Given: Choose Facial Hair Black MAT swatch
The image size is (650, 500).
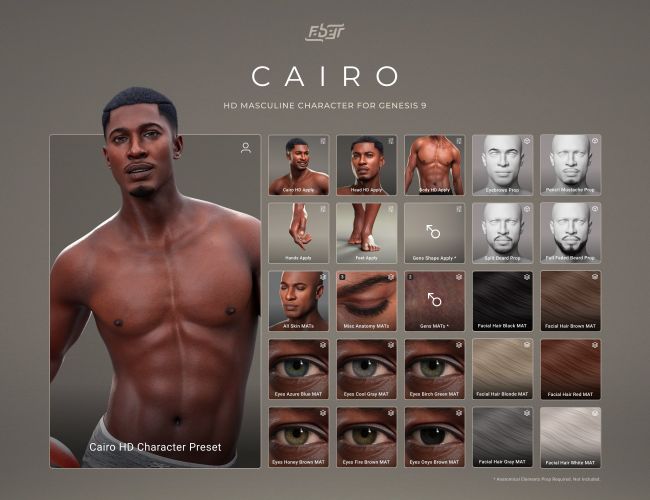Looking at the screenshot, I should pyautogui.click(x=502, y=301).
